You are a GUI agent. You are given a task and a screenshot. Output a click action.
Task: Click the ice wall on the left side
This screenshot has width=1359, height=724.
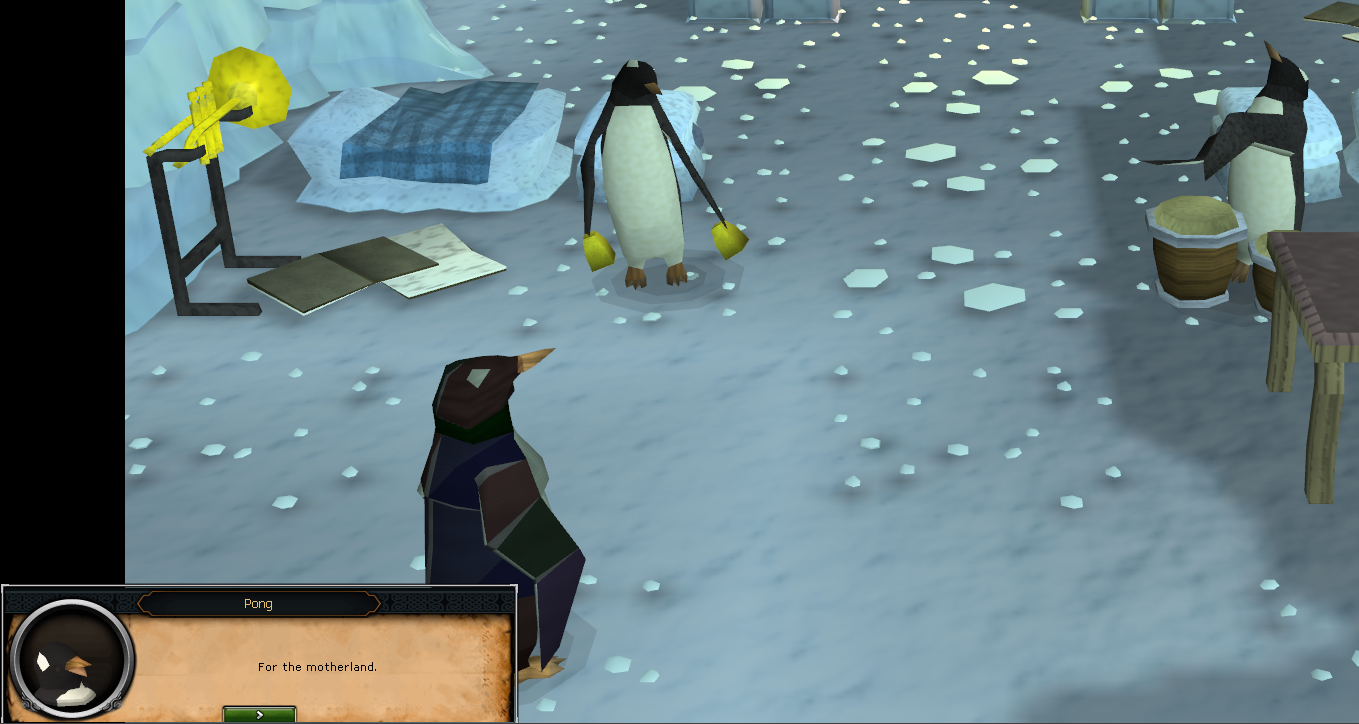click(x=150, y=90)
